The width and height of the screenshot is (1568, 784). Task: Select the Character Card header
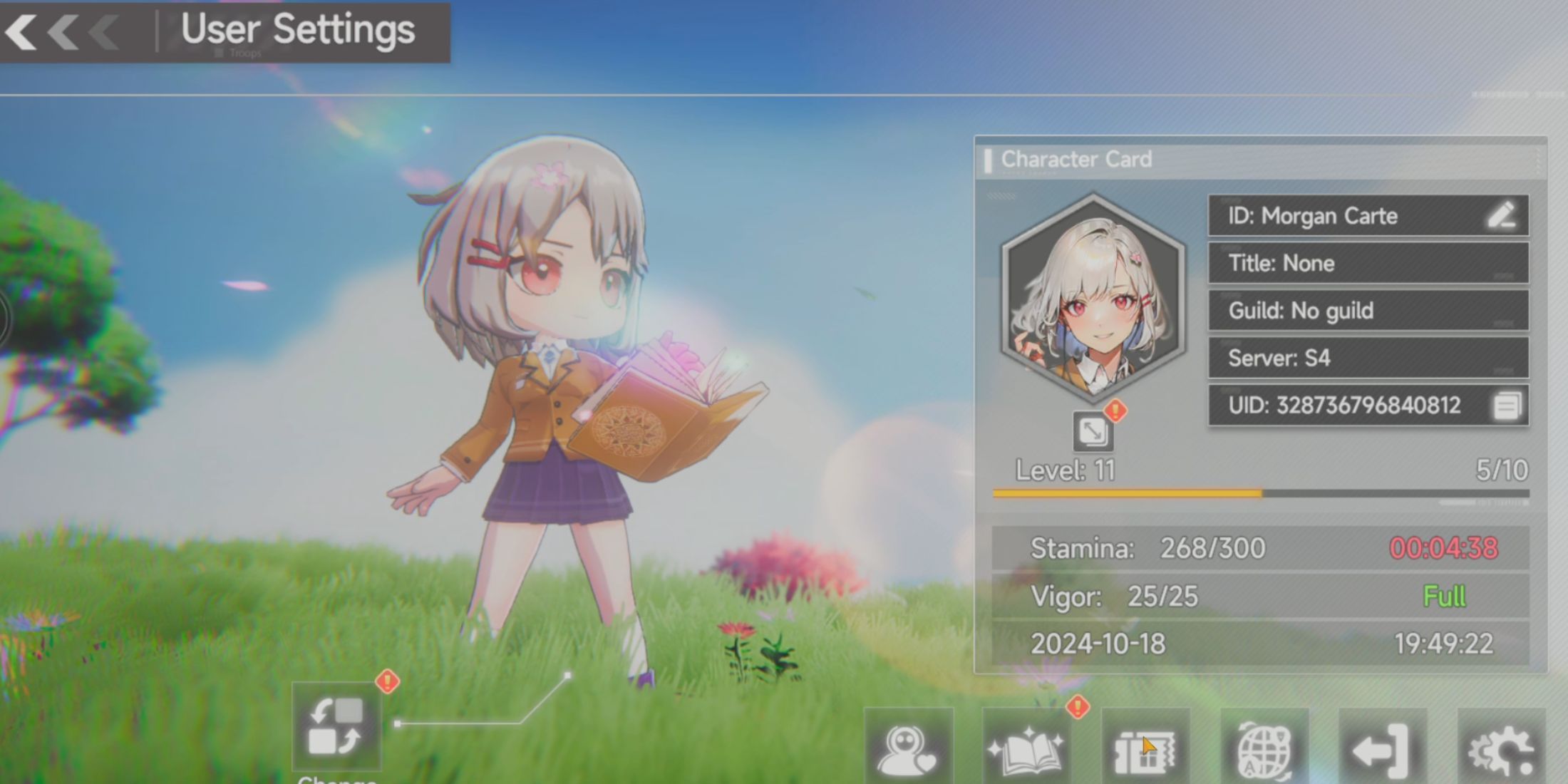[1076, 159]
